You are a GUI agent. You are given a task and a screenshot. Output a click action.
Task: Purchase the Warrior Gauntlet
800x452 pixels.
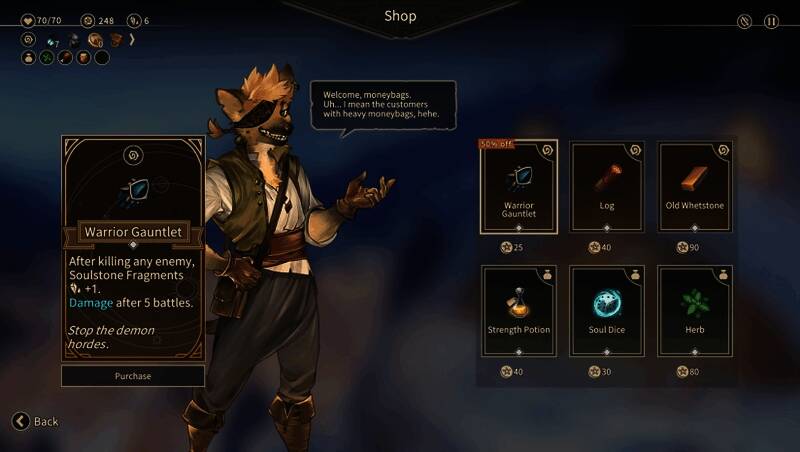tap(133, 376)
